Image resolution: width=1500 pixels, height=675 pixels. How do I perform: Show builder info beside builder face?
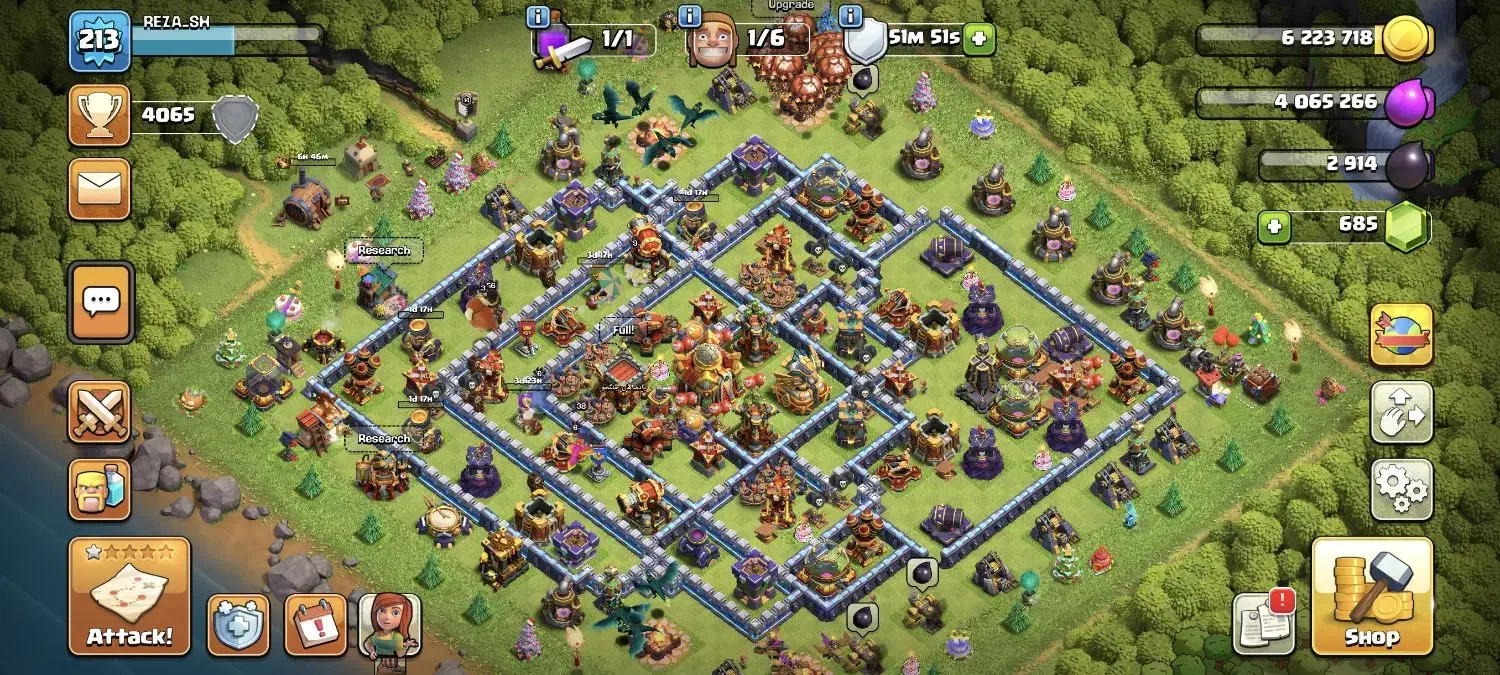point(690,16)
